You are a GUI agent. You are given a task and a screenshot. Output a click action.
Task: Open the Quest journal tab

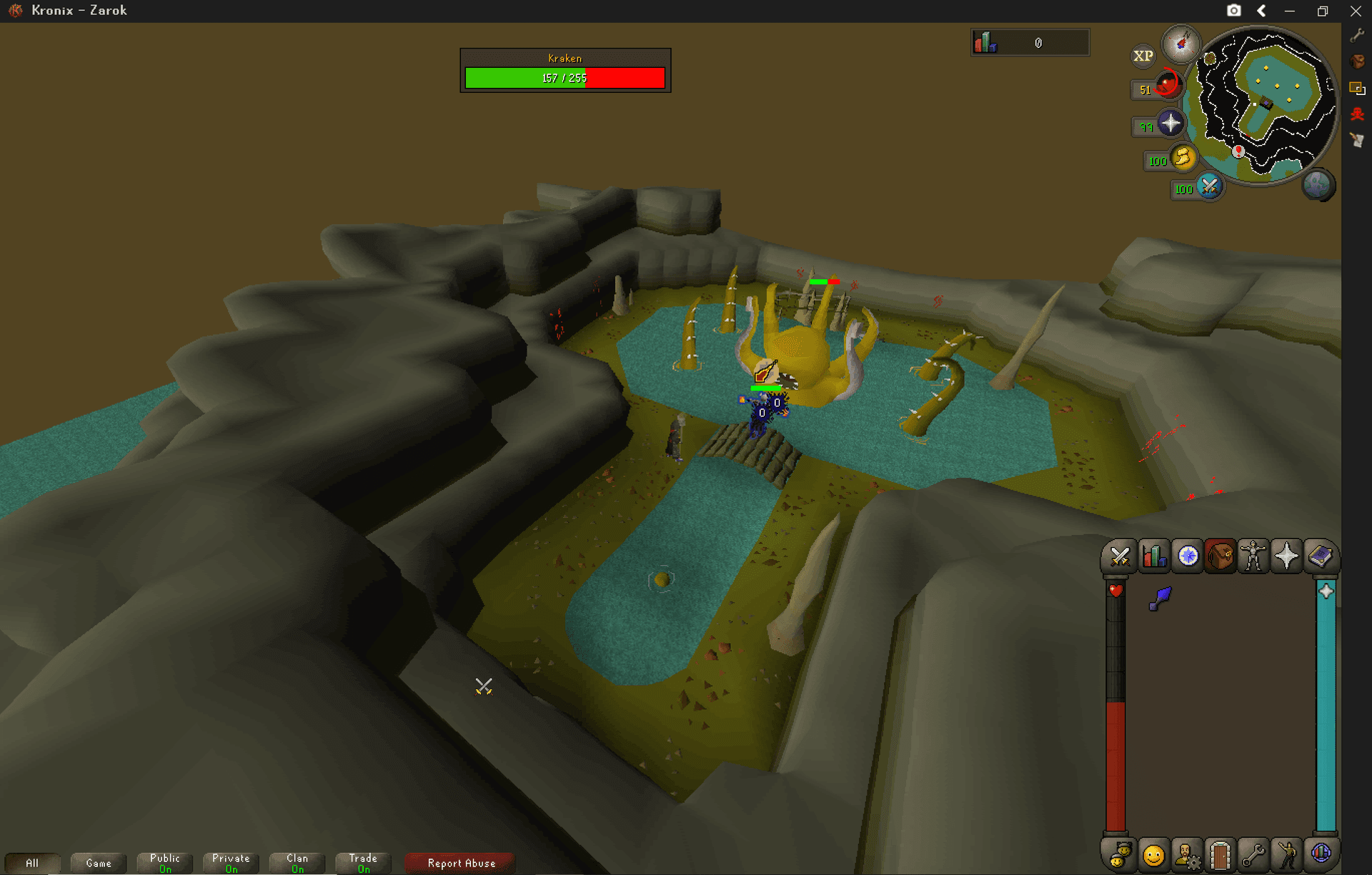[1187, 556]
